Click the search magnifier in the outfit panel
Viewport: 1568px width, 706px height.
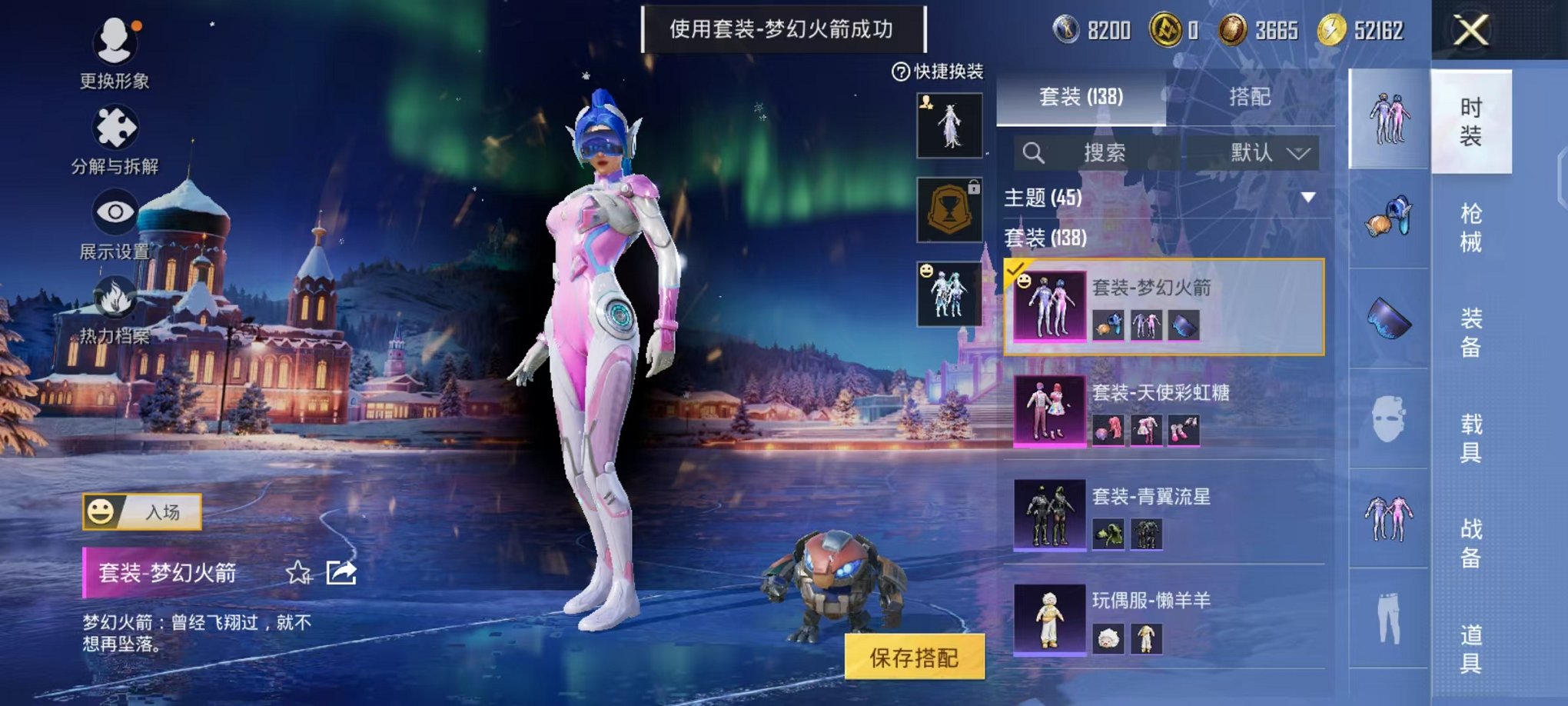tap(1034, 152)
